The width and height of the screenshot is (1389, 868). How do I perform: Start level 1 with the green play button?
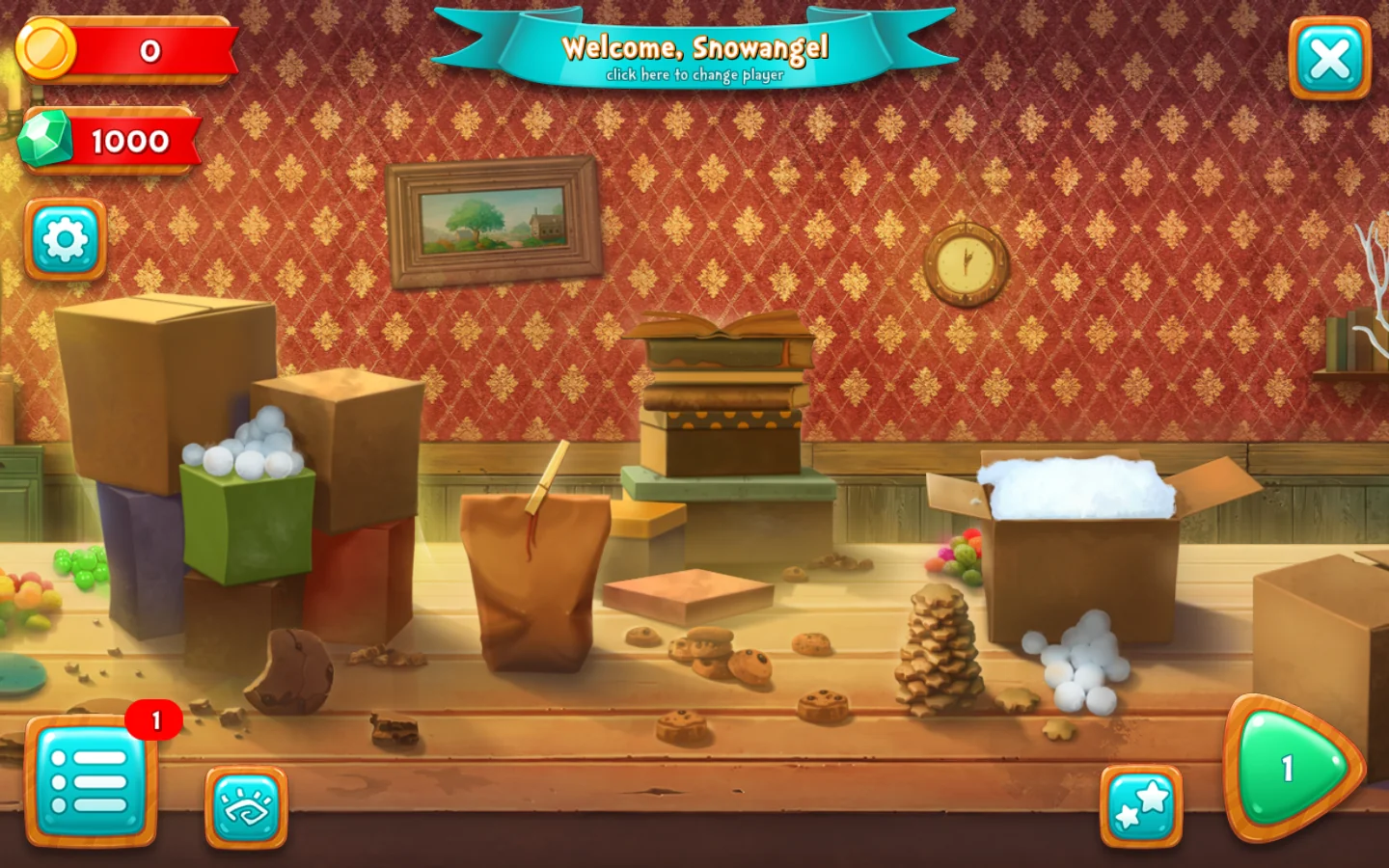tap(1292, 769)
